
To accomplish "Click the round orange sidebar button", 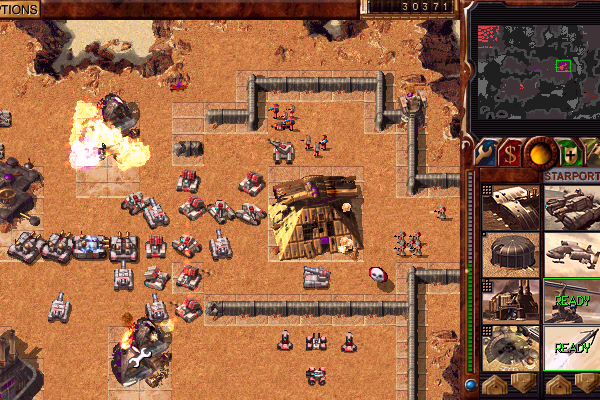I will click(x=541, y=153).
